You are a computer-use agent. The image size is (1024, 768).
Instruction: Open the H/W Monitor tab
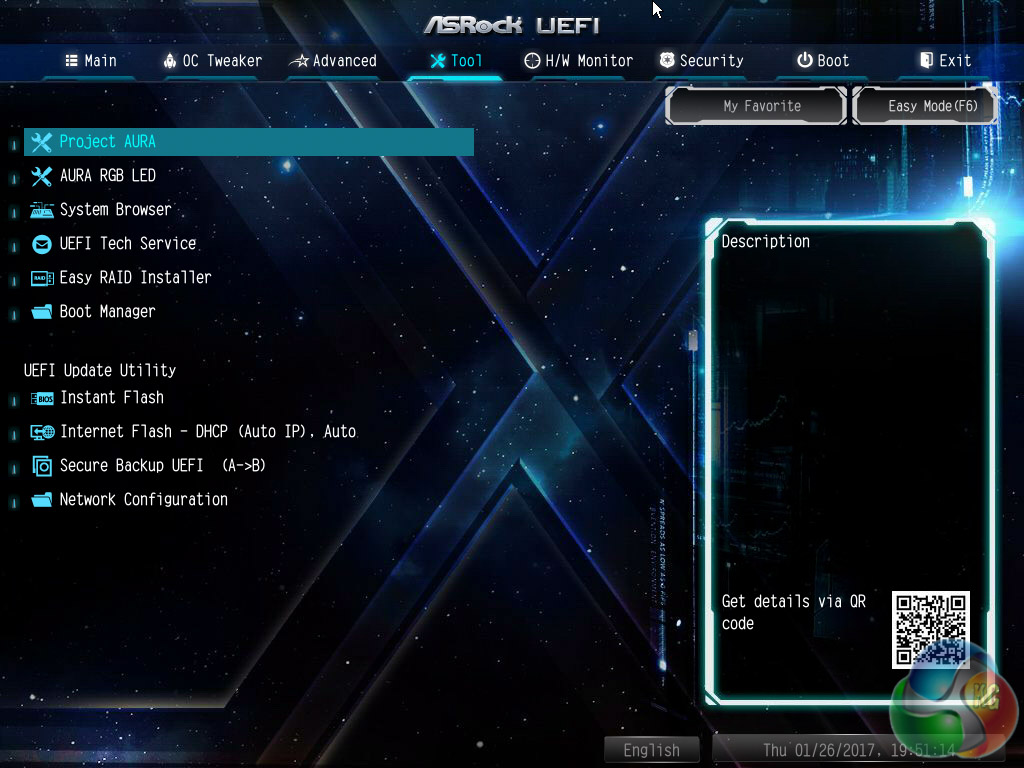click(579, 61)
